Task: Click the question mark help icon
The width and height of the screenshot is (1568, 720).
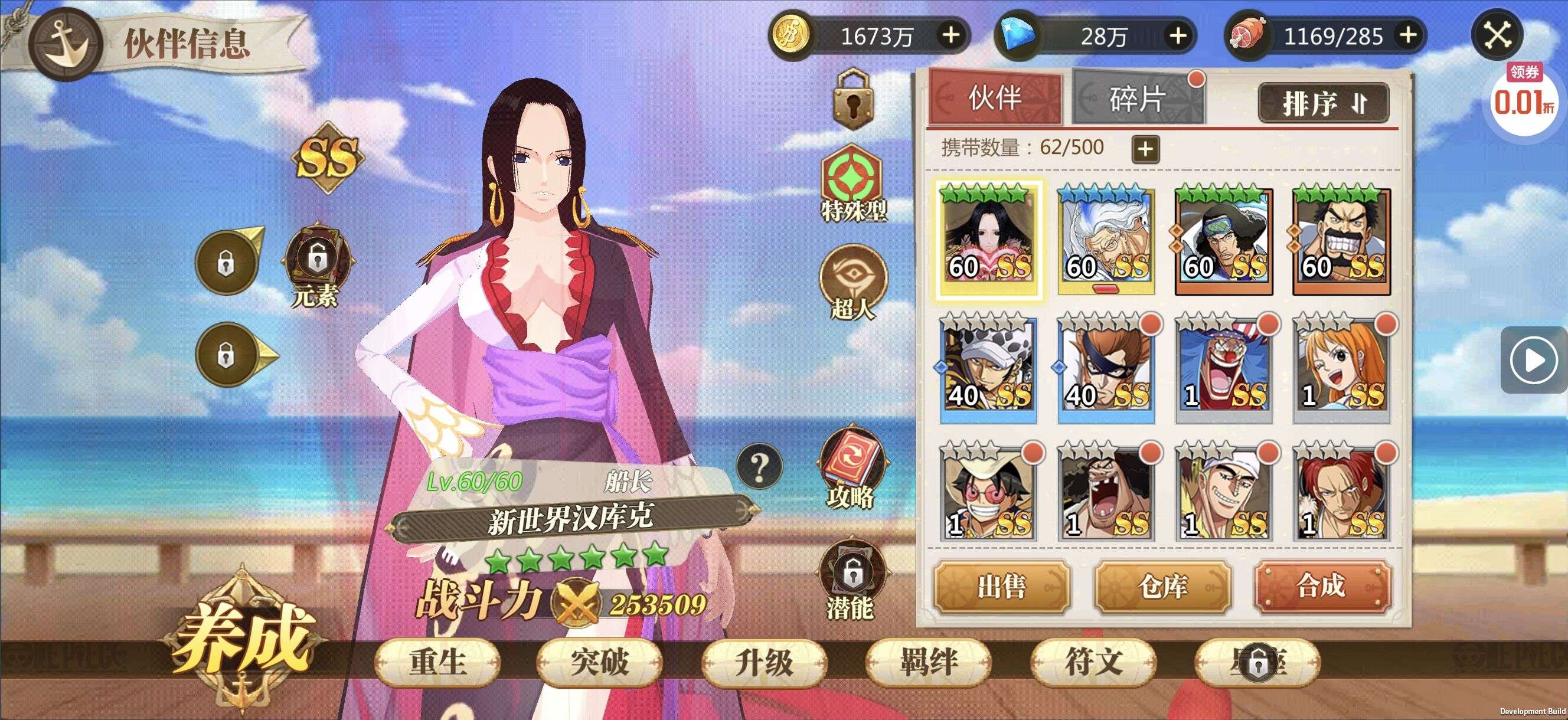Action: (x=759, y=466)
